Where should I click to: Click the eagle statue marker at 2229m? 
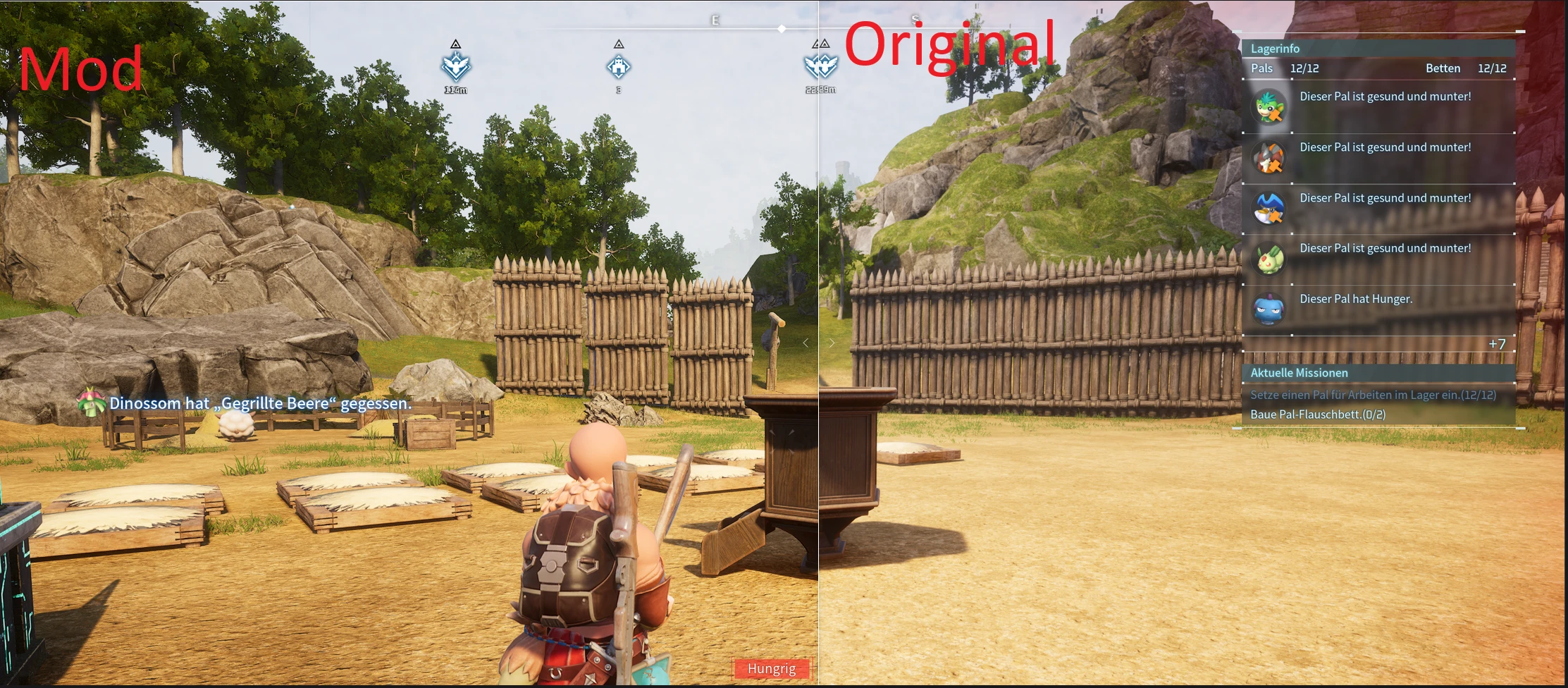tap(820, 68)
